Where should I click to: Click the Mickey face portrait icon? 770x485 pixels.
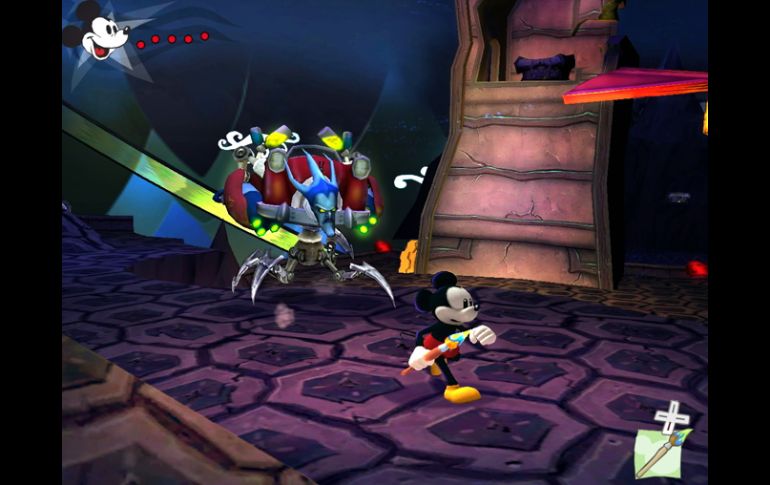pyautogui.click(x=100, y=36)
